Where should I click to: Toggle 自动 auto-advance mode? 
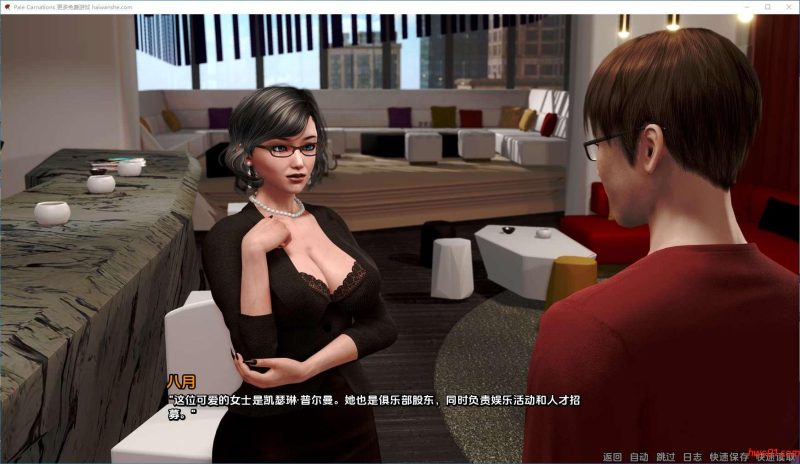[639, 457]
